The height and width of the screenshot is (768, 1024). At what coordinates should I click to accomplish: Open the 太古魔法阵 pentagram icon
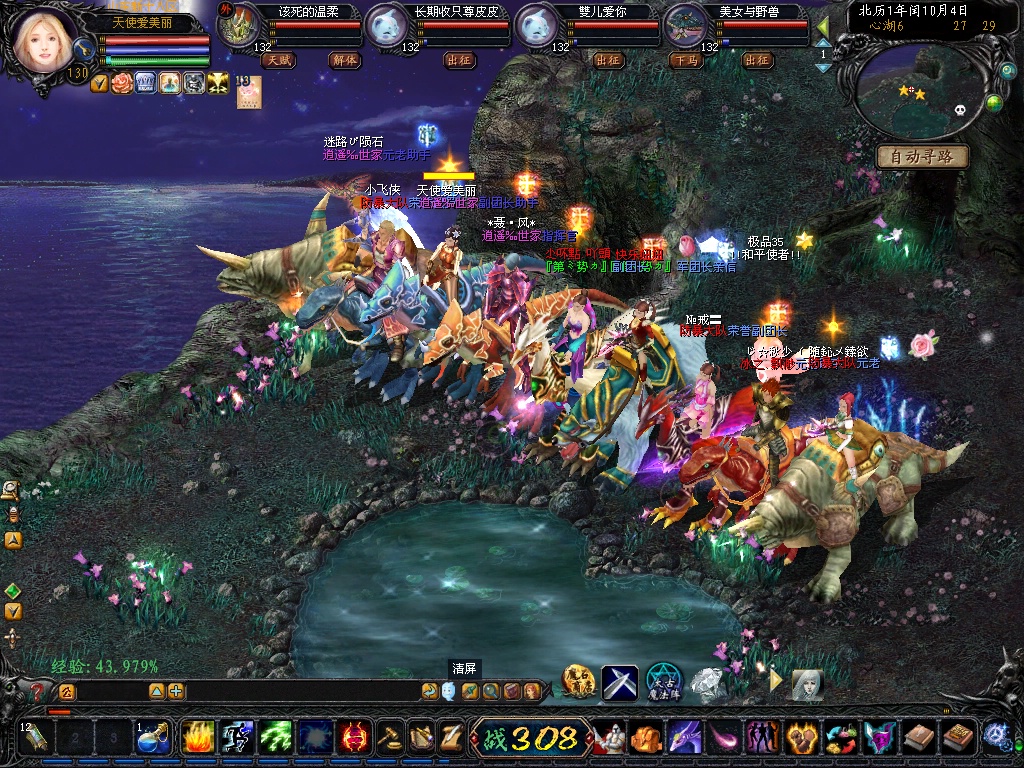(663, 682)
